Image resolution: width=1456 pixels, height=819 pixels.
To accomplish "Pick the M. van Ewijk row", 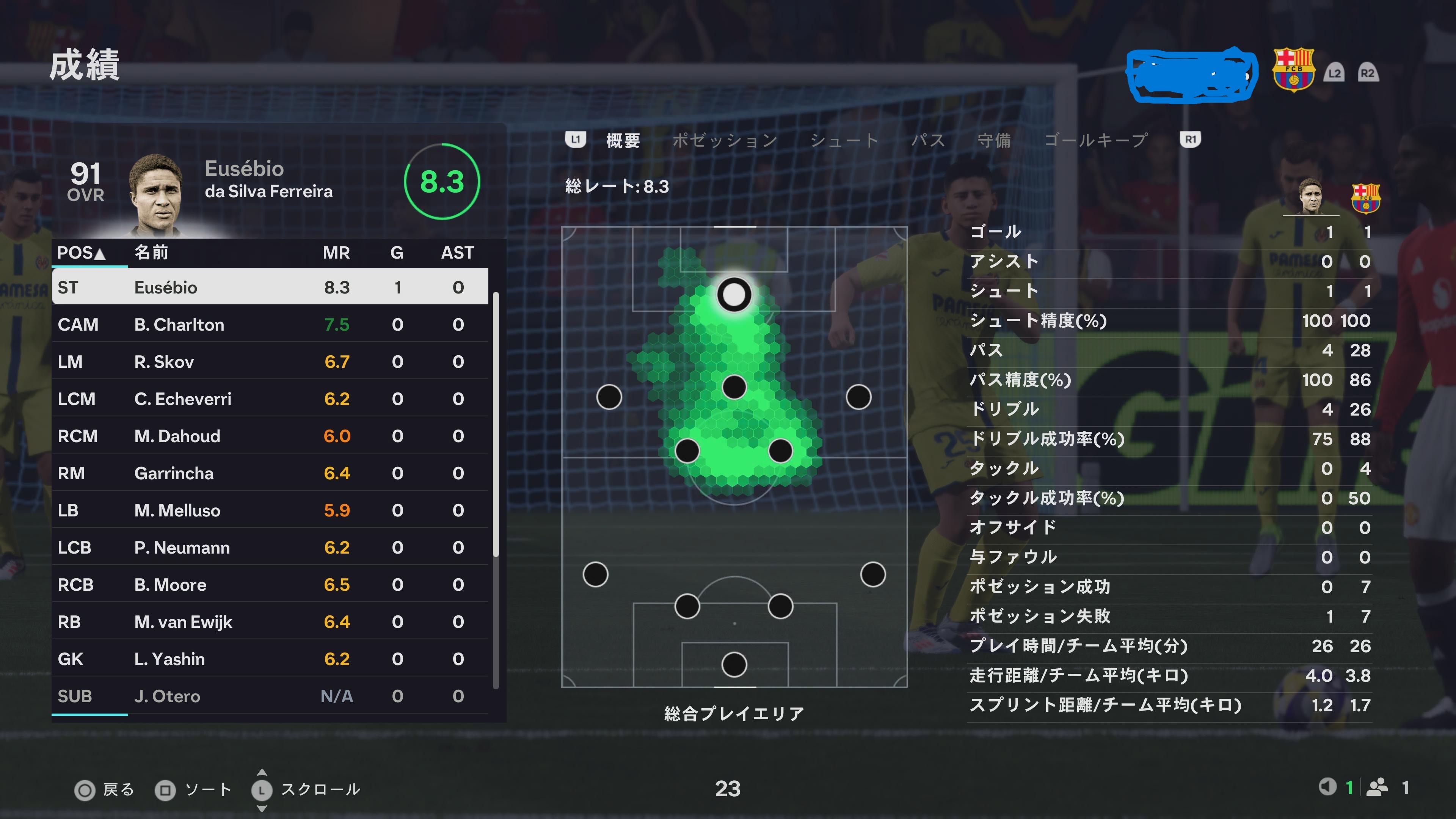I will click(x=270, y=622).
